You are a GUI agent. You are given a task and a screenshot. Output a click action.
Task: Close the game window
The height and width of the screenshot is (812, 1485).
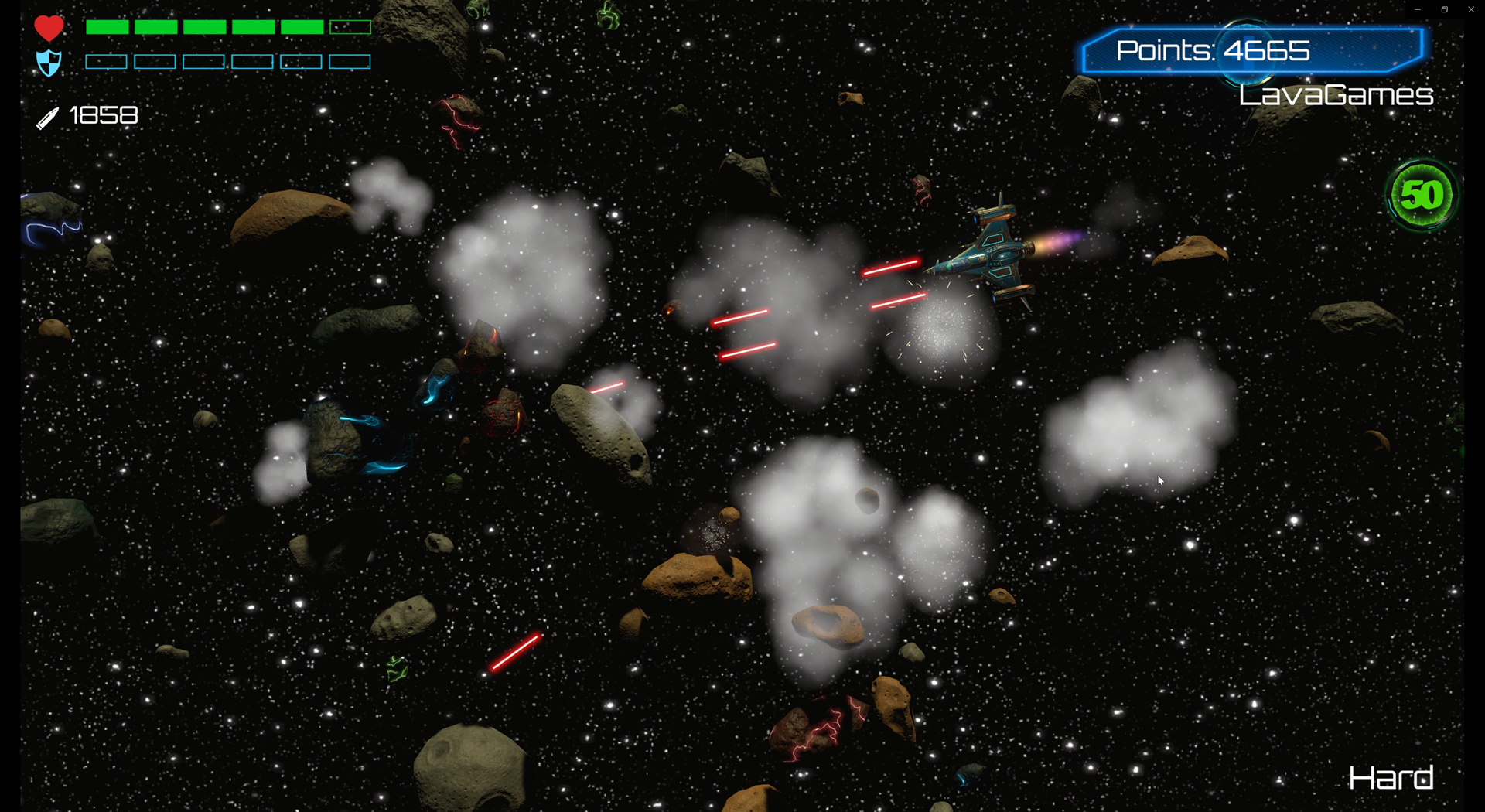(x=1470, y=9)
